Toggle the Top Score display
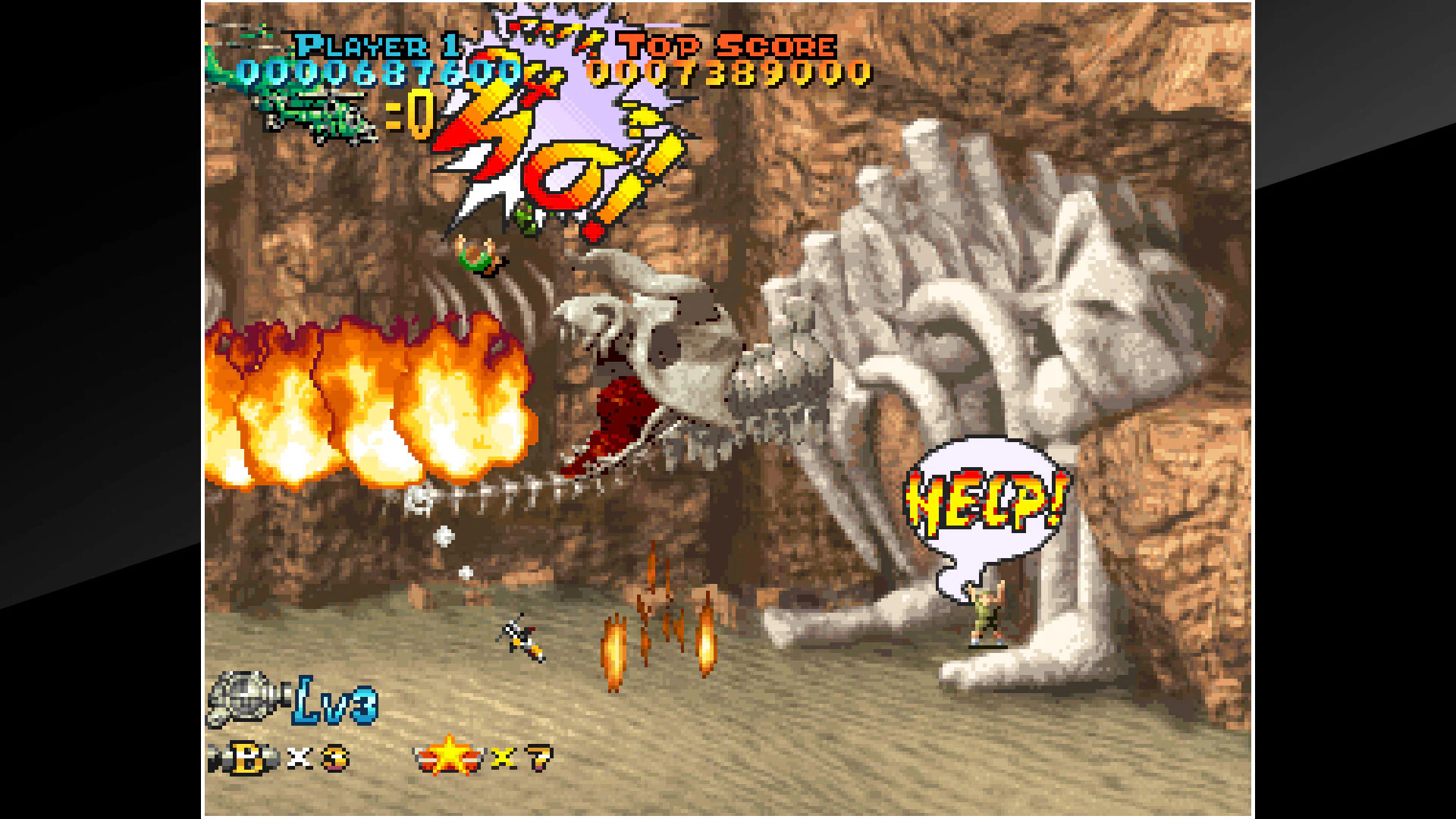This screenshot has height=819, width=1456. point(732,72)
